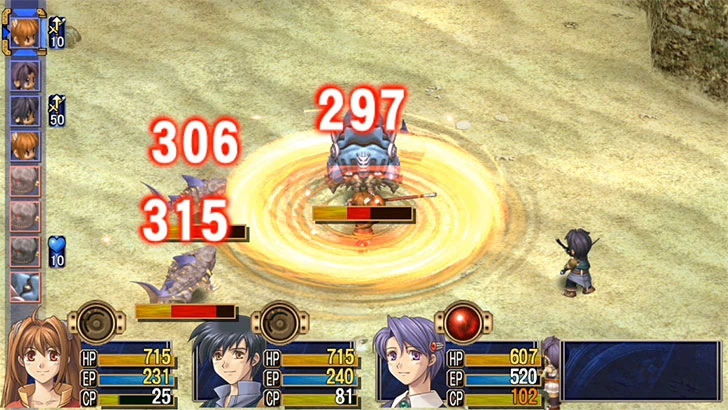The width and height of the screenshot is (728, 410).
Task: Click the glowing red orb by Kloe's status
Action: coord(464,323)
